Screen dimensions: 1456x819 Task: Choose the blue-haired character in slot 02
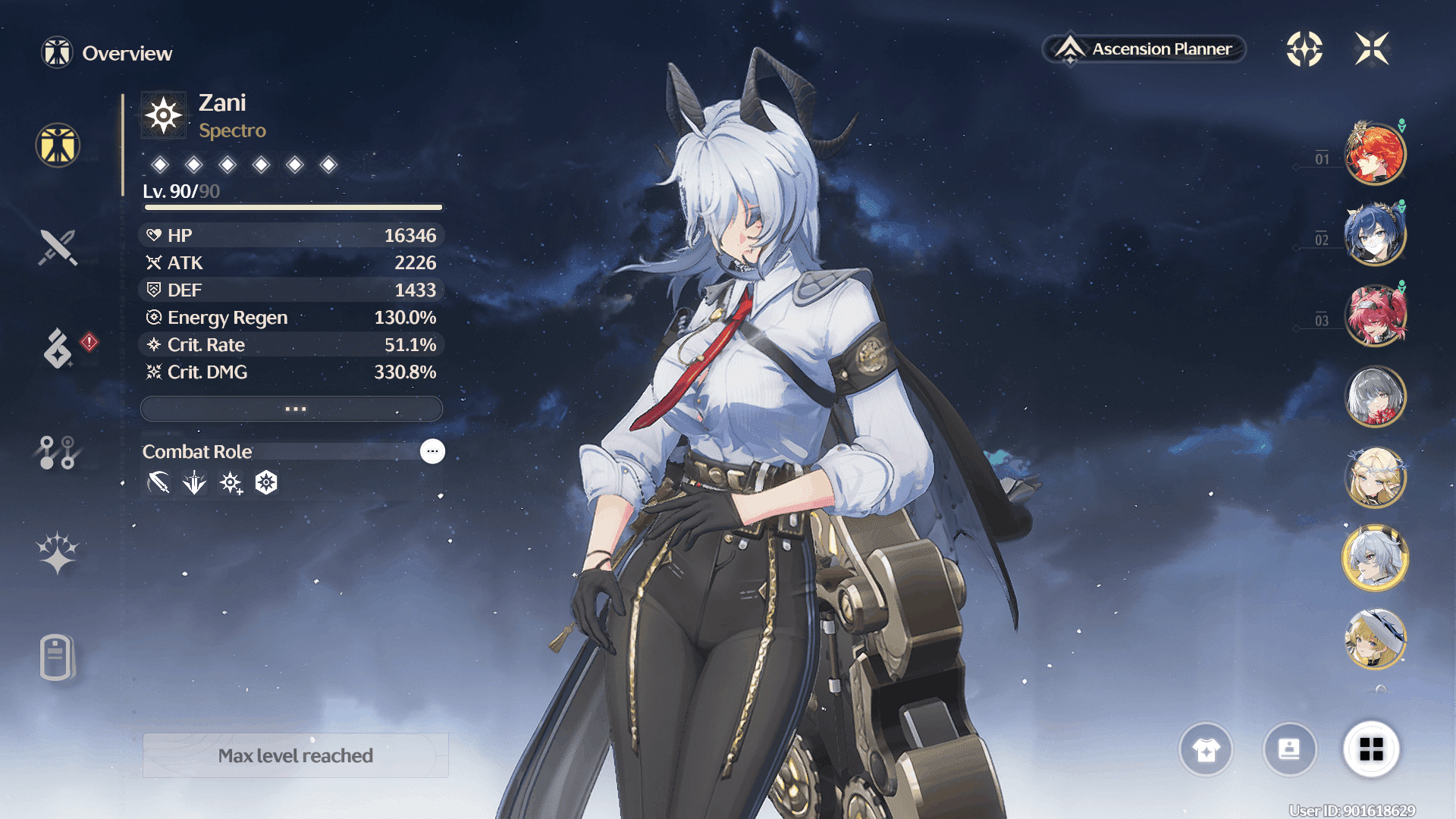click(1375, 235)
